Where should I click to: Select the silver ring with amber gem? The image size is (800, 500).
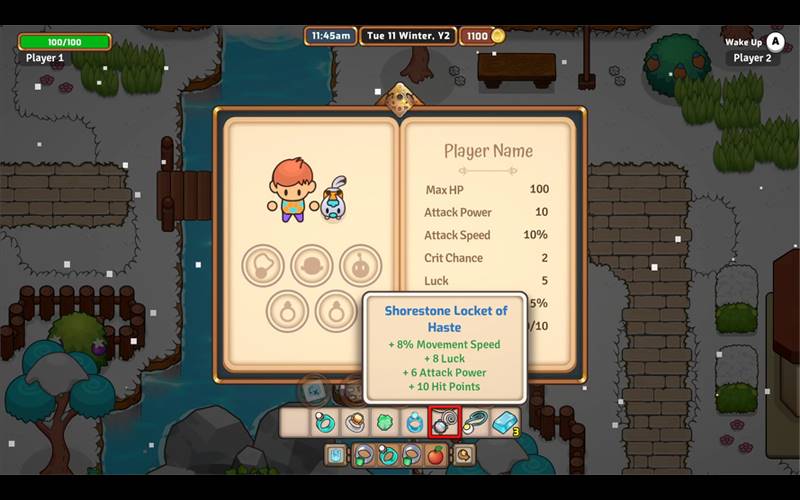(x=354, y=423)
